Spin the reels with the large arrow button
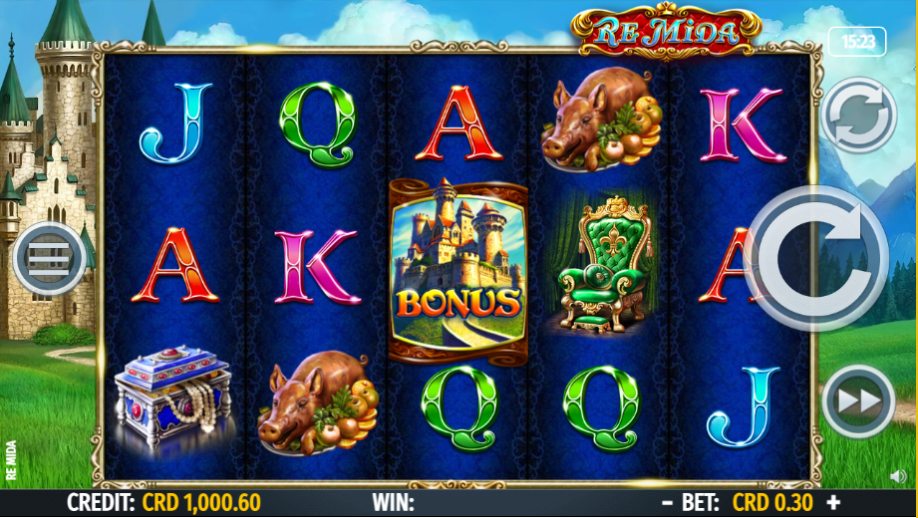The height and width of the screenshot is (518, 918). (x=816, y=257)
